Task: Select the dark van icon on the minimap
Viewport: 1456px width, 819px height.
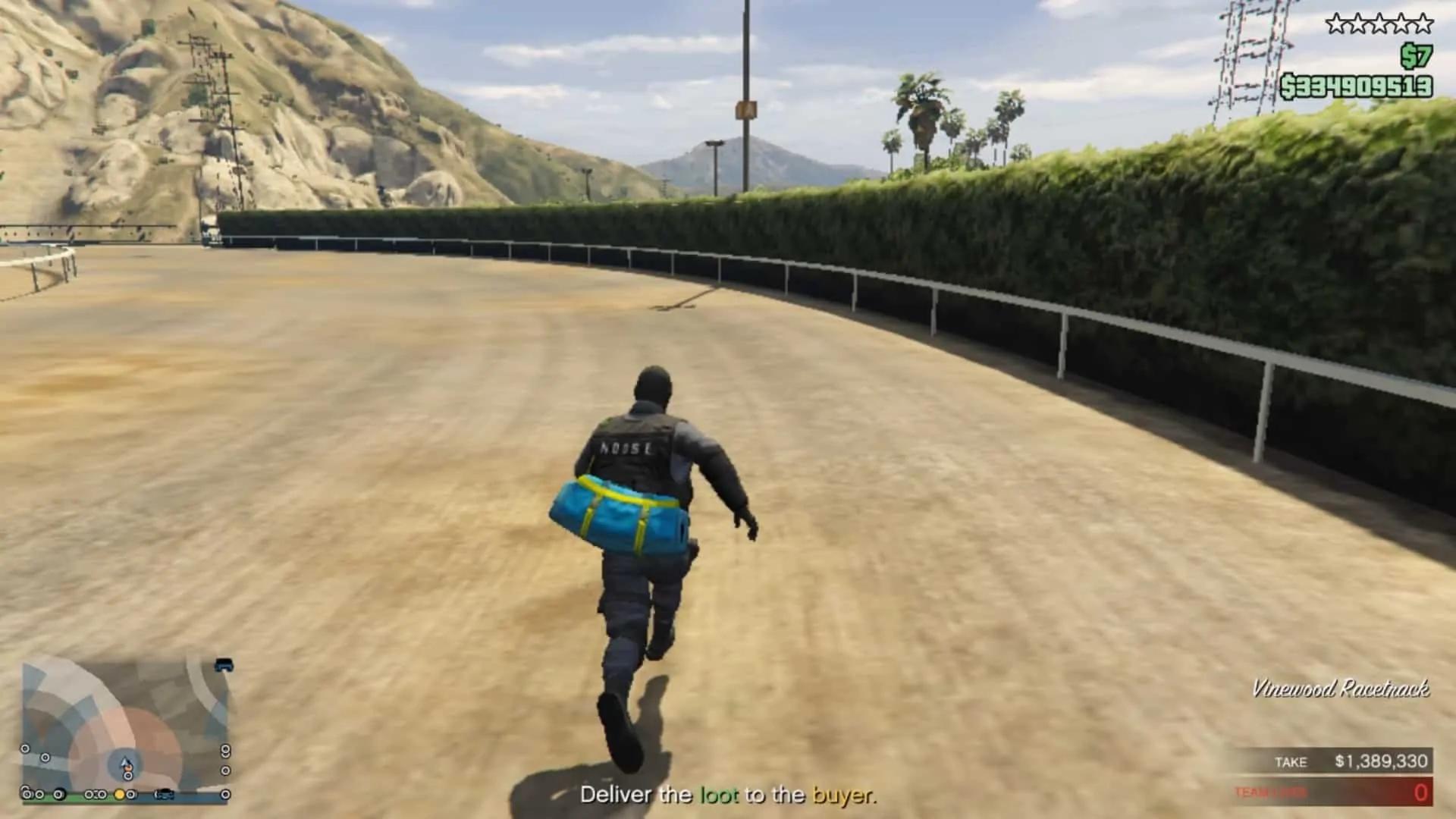Action: 224,665
